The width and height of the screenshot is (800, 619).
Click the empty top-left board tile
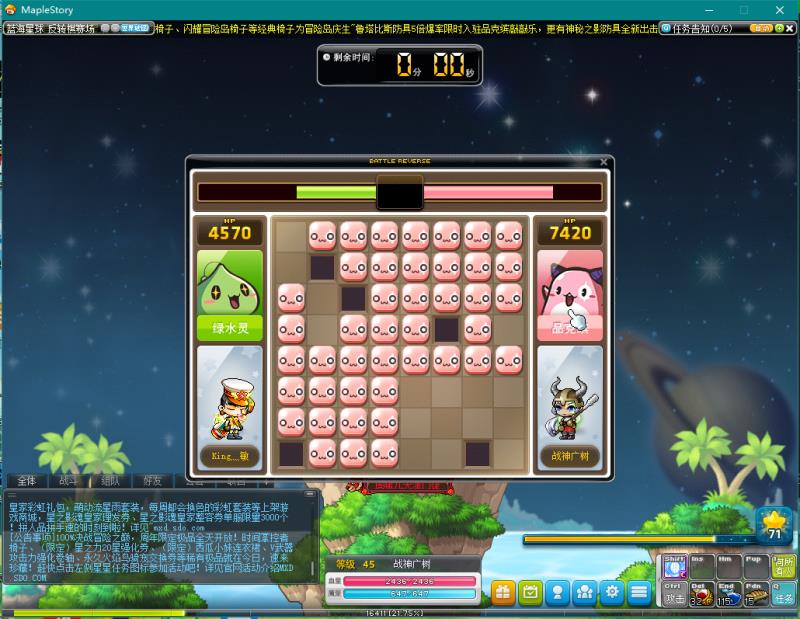(x=291, y=236)
